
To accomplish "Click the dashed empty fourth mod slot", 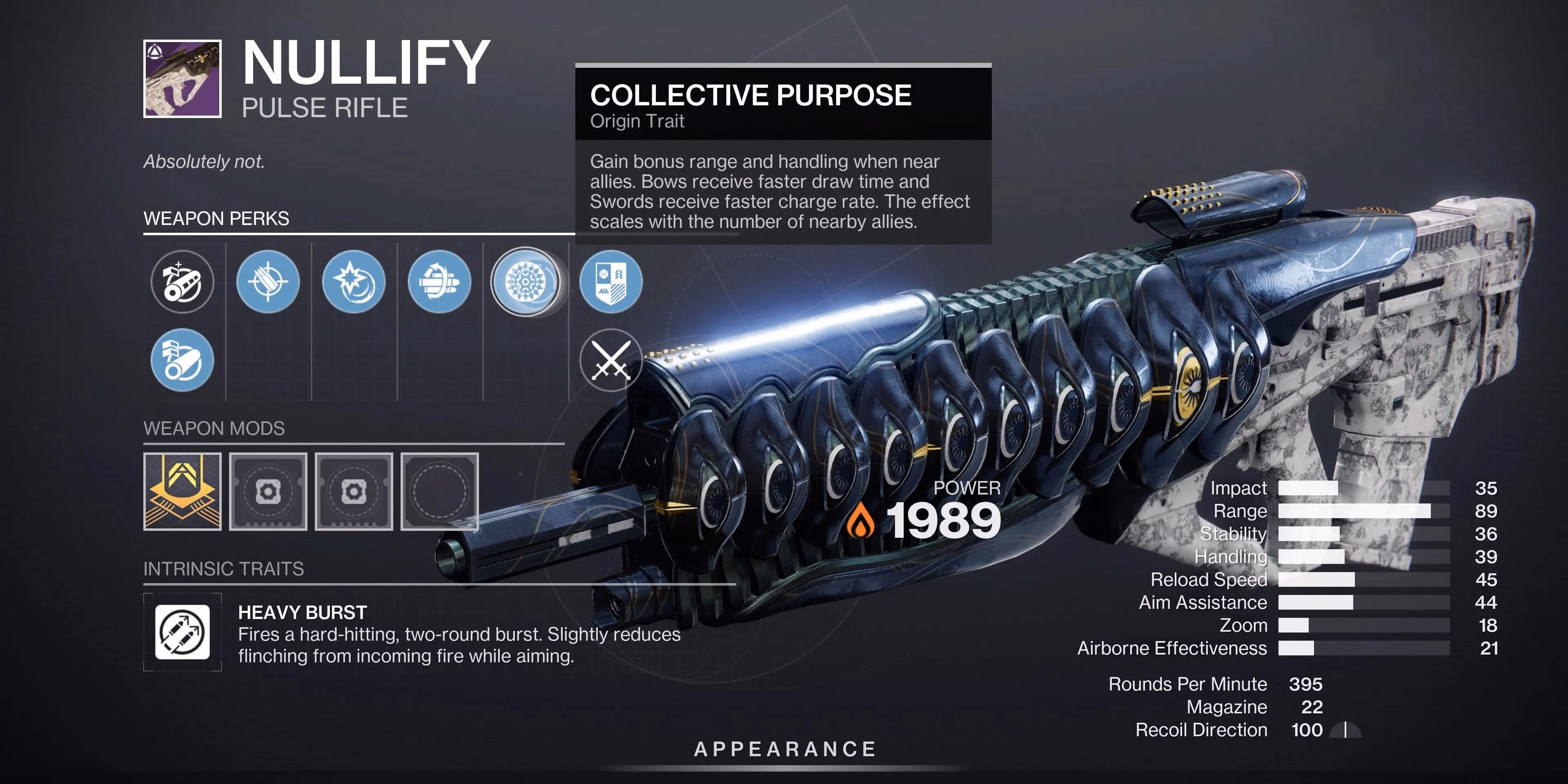I will tap(439, 491).
